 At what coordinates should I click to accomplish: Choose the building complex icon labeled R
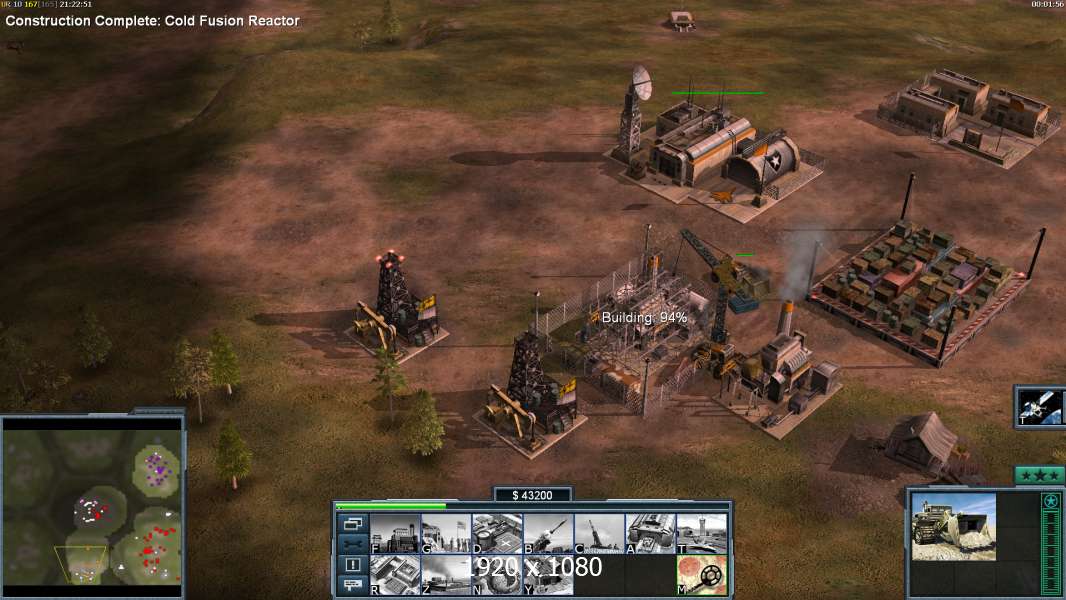coord(395,575)
